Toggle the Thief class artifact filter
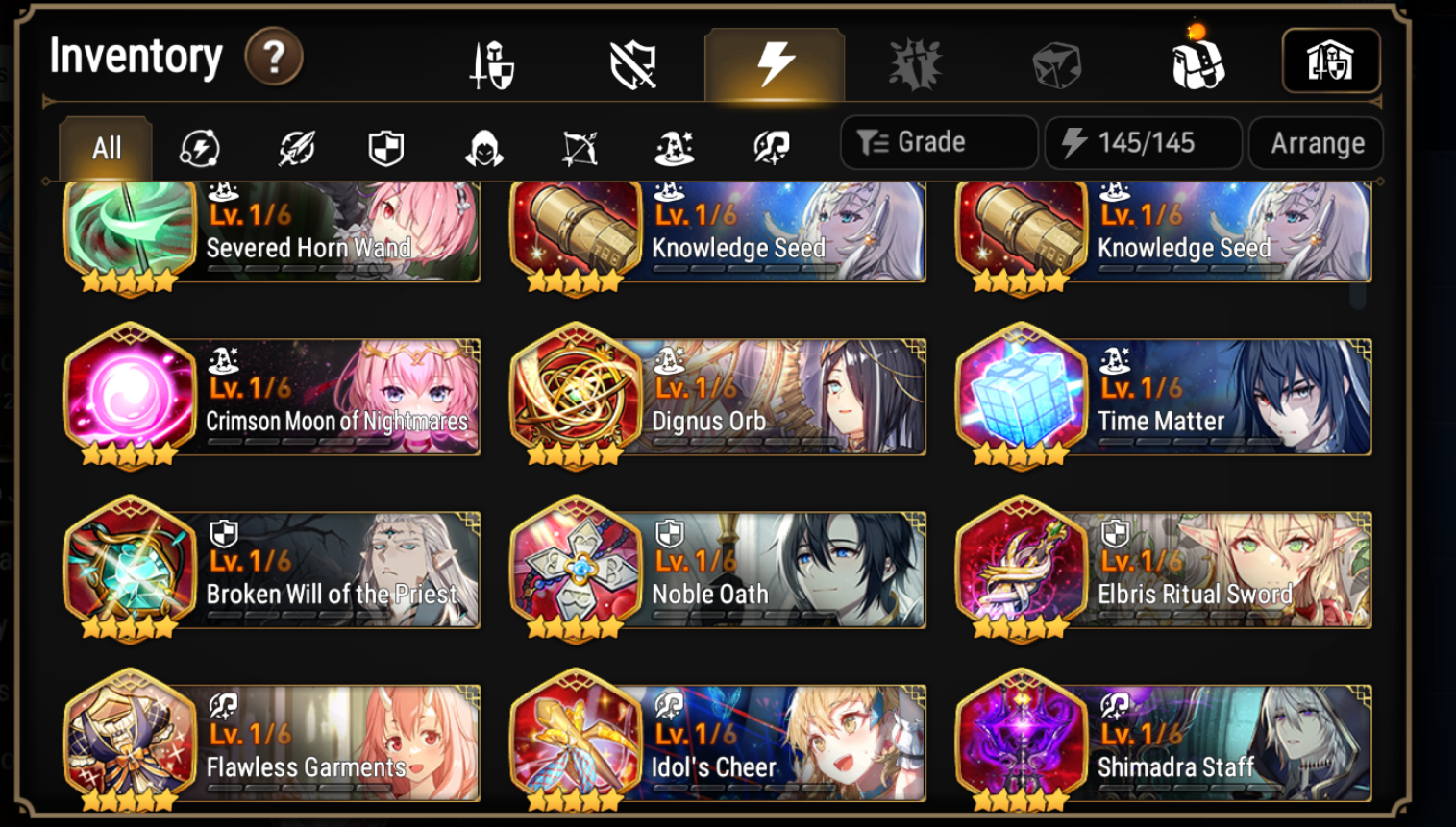The height and width of the screenshot is (827, 1456). [483, 146]
